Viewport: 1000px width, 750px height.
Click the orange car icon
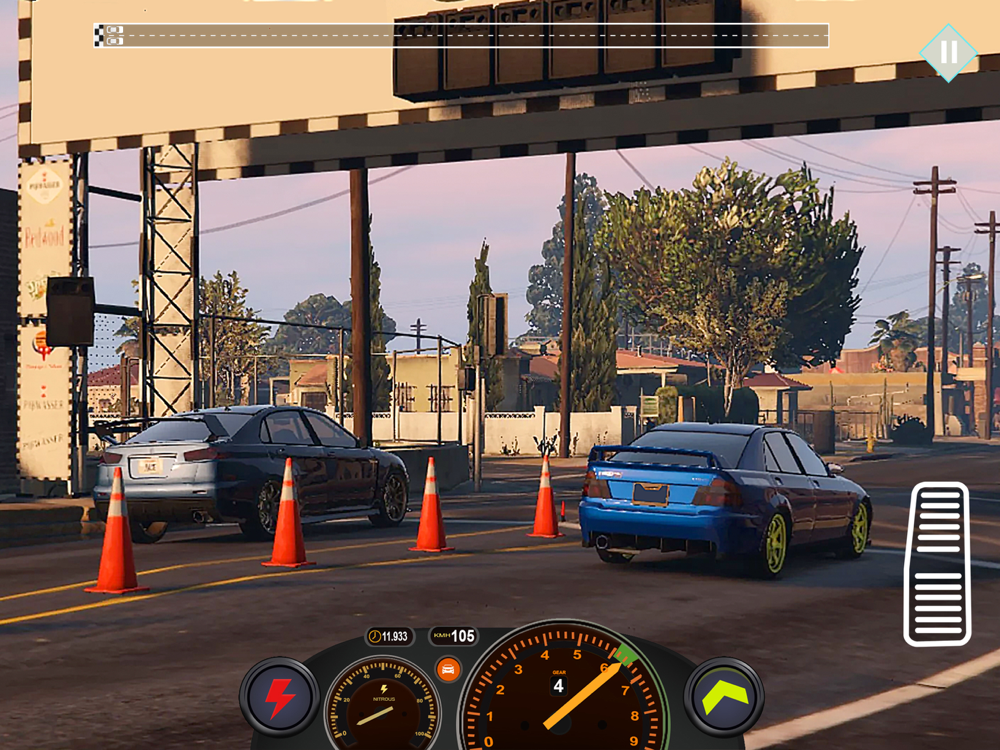(448, 669)
